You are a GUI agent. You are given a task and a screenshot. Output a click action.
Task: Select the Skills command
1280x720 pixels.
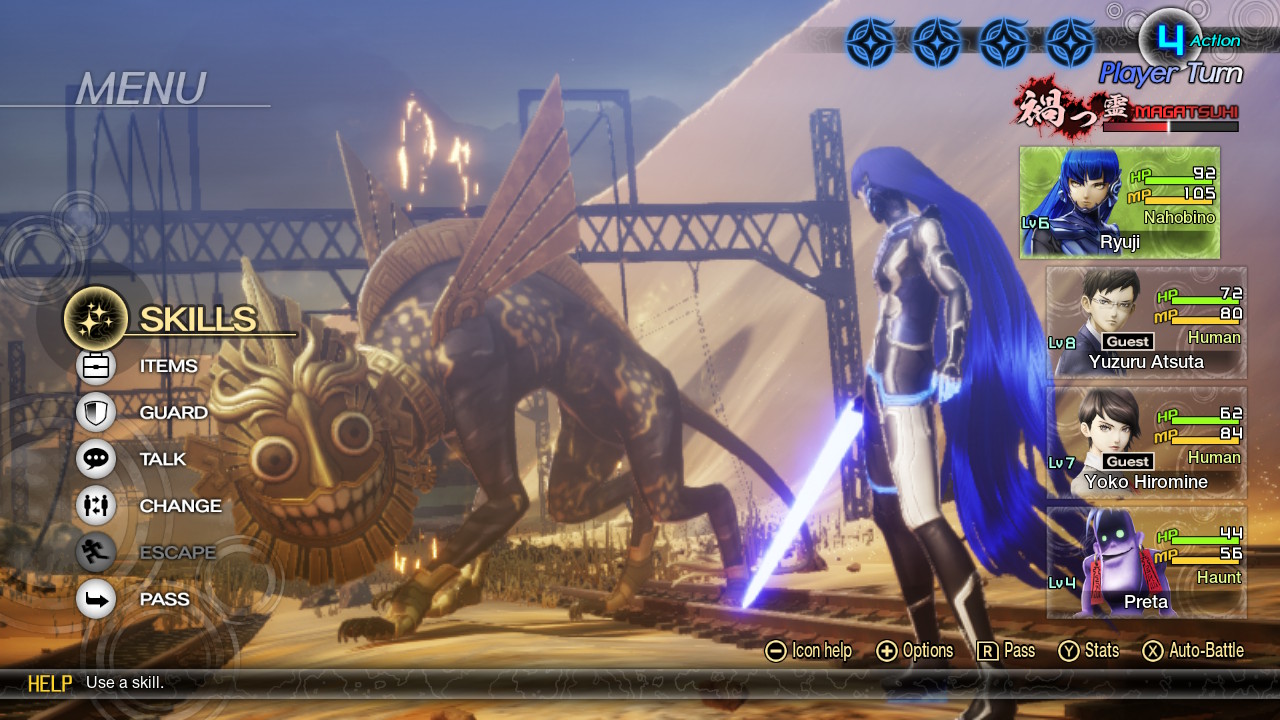pos(180,319)
